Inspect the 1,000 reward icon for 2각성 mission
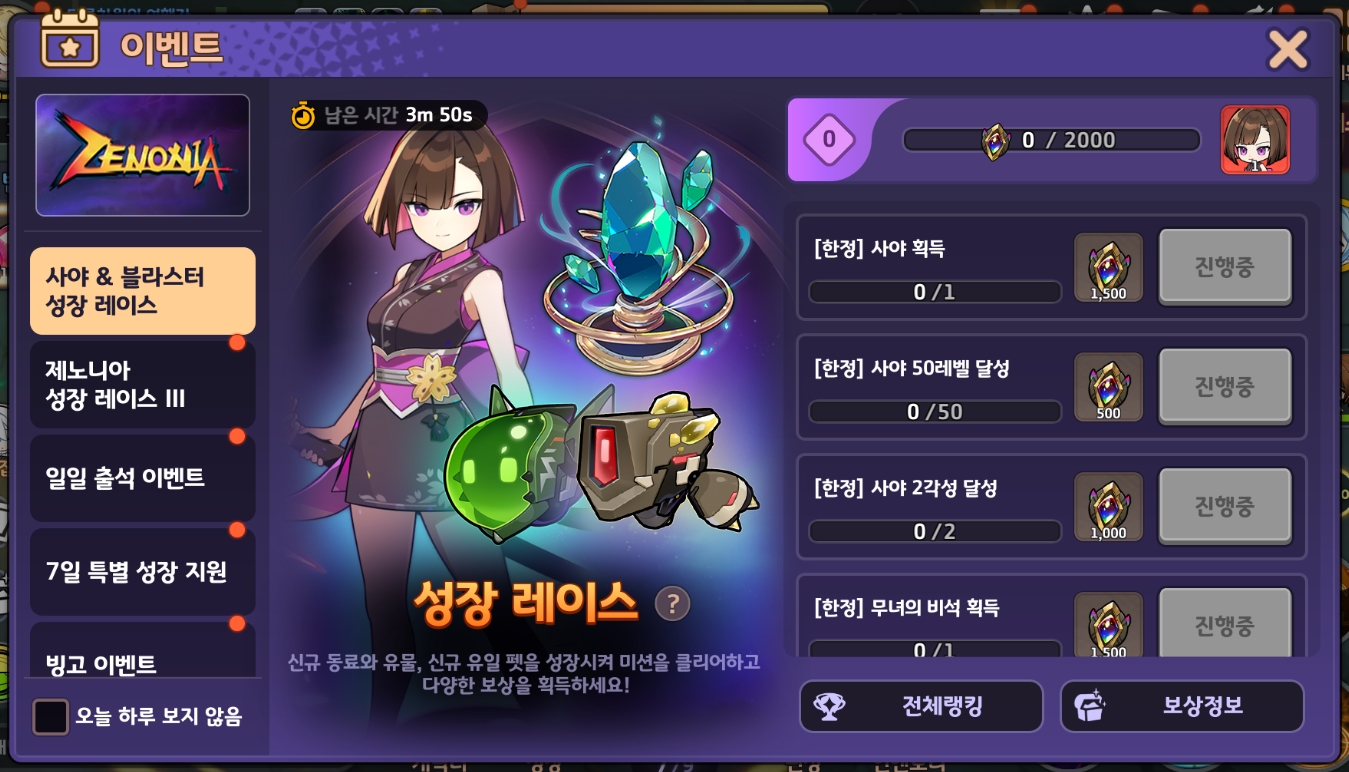1349x772 pixels. point(1108,506)
